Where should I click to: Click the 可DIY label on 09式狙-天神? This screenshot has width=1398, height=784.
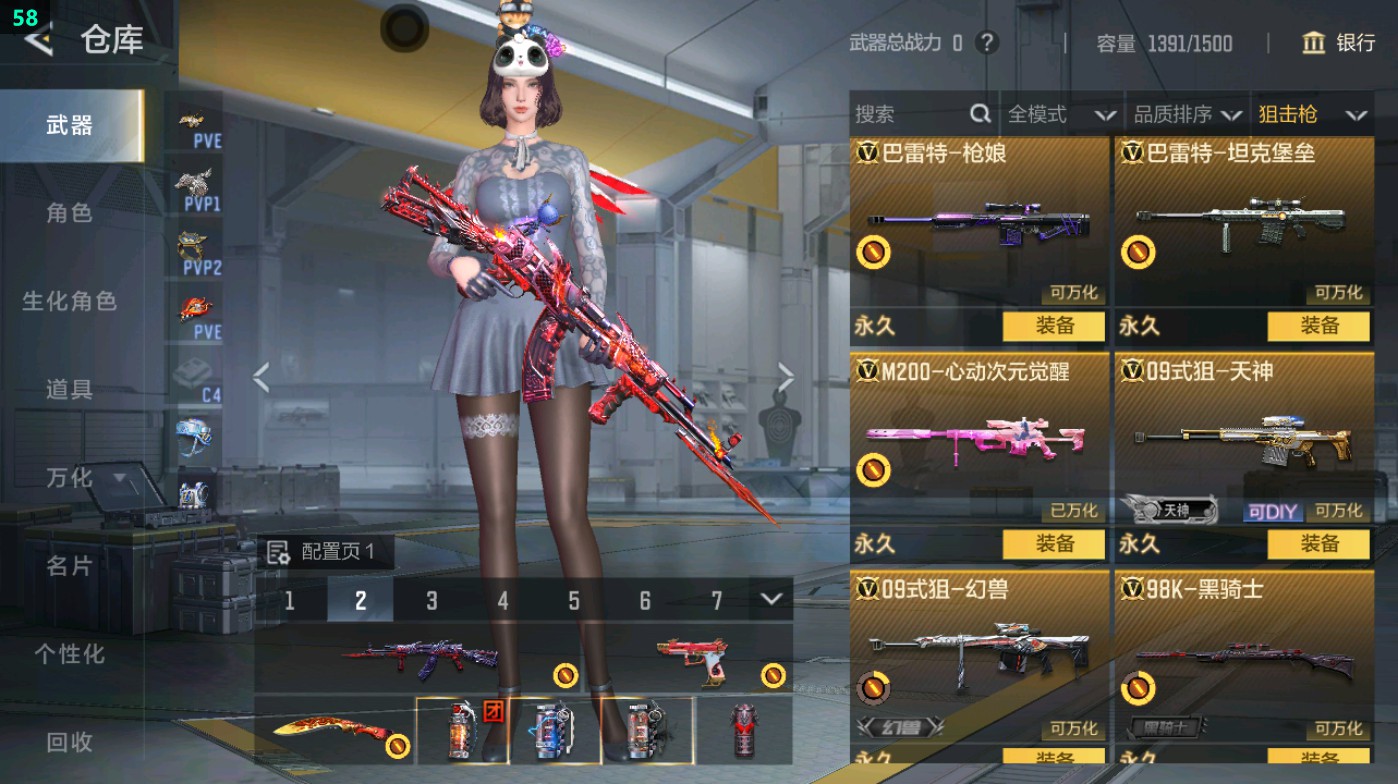pos(1272,511)
